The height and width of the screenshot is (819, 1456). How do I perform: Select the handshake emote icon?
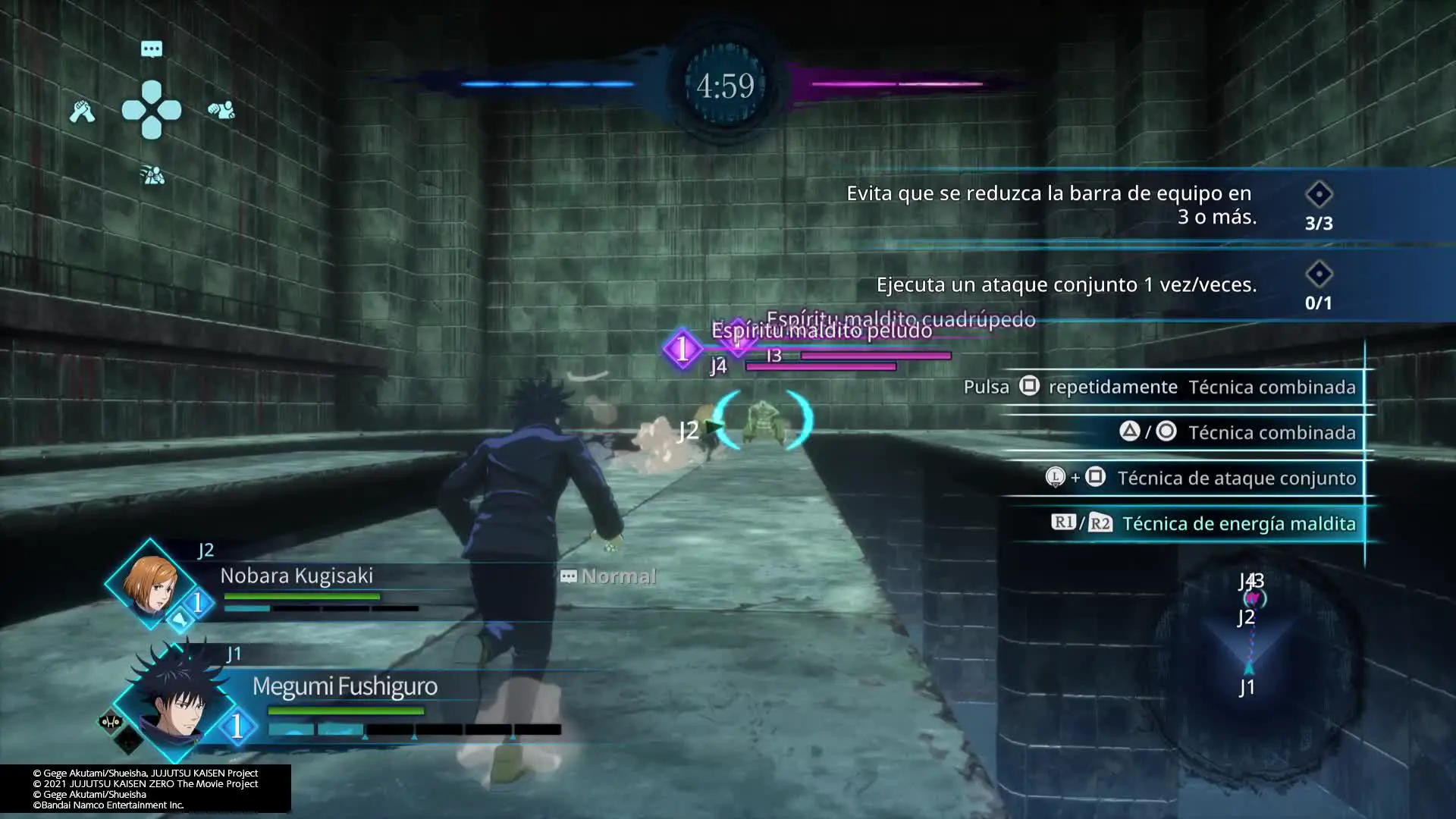coord(82,111)
